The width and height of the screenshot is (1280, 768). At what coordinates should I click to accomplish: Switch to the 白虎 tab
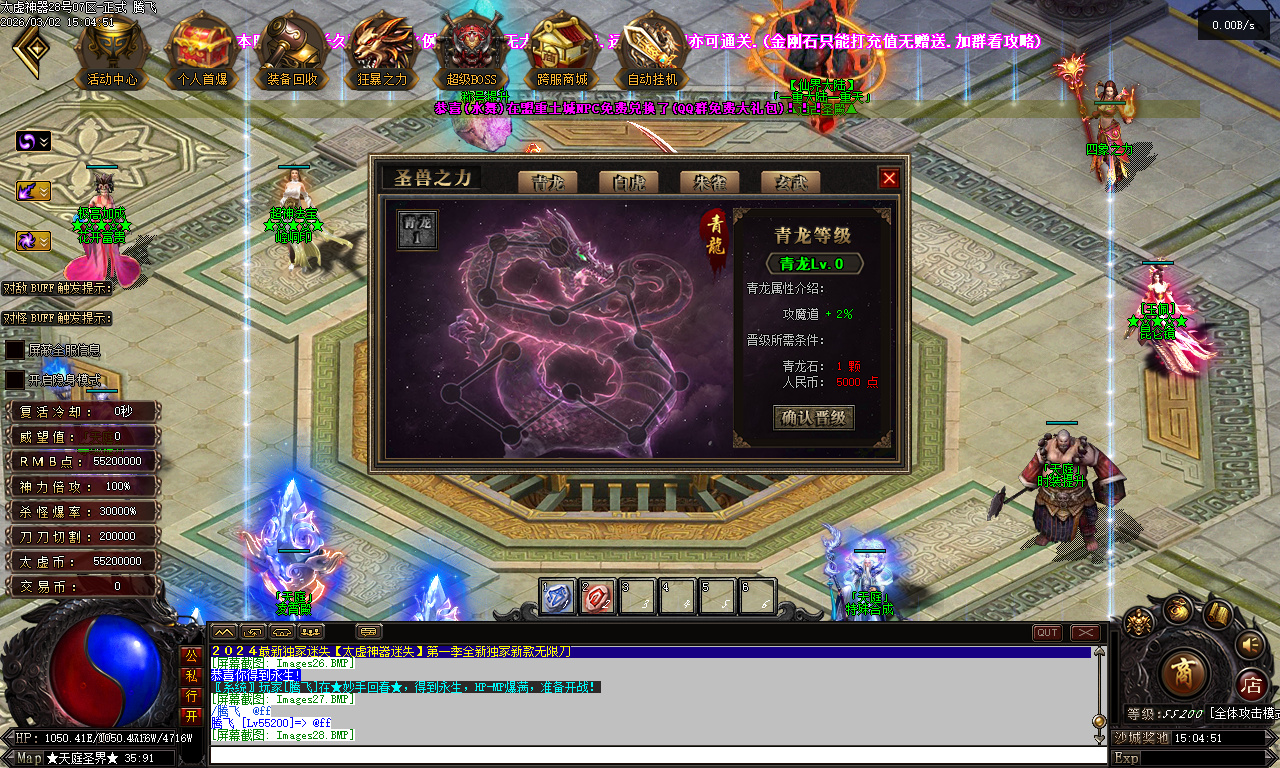(x=628, y=182)
